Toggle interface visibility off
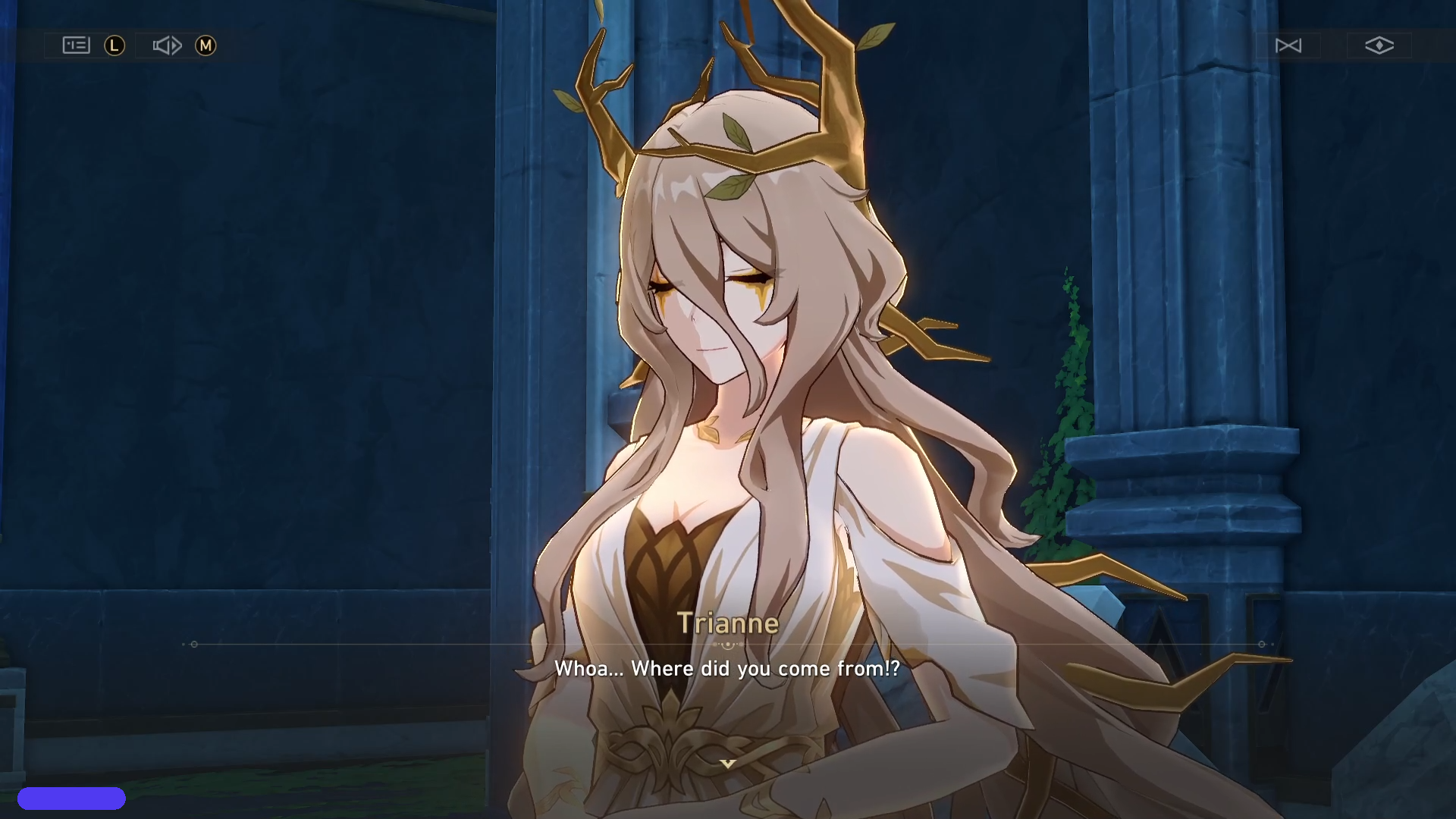This screenshot has height=819, width=1456. (x=1378, y=45)
